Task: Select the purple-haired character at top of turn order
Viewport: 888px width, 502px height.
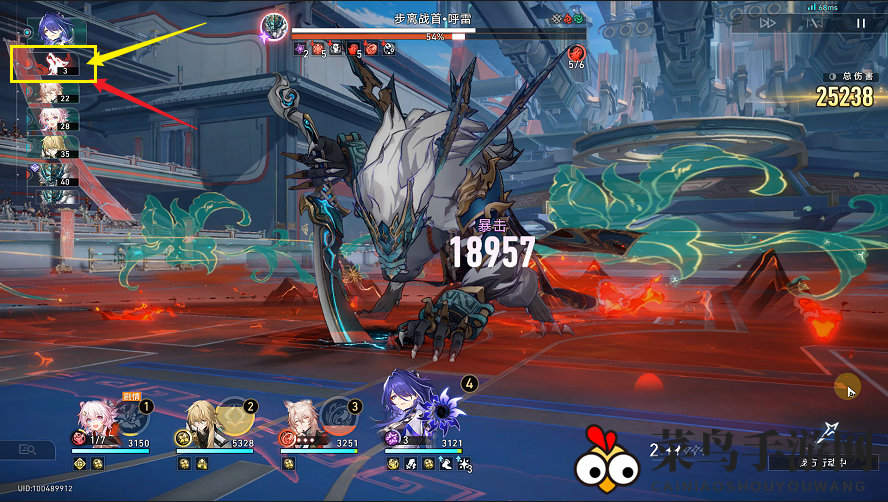Action: (50, 27)
